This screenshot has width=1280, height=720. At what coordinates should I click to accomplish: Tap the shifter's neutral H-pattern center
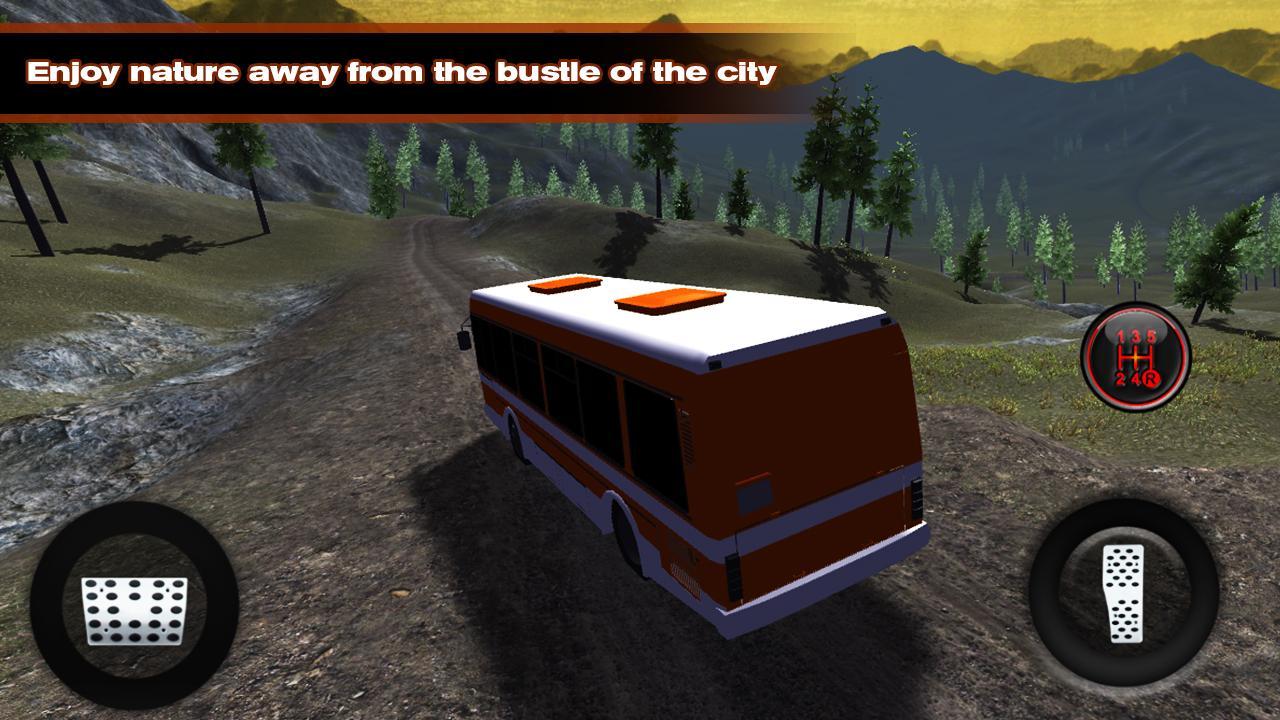pos(1135,357)
